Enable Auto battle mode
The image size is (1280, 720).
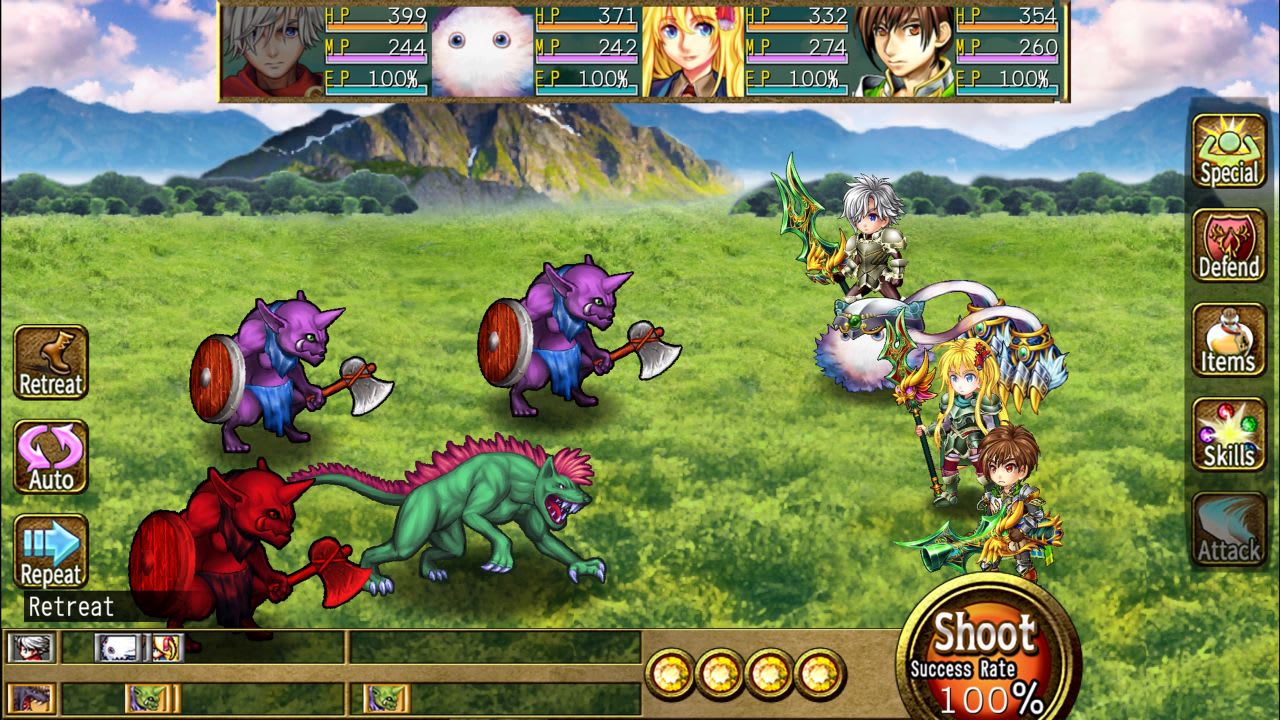50,455
